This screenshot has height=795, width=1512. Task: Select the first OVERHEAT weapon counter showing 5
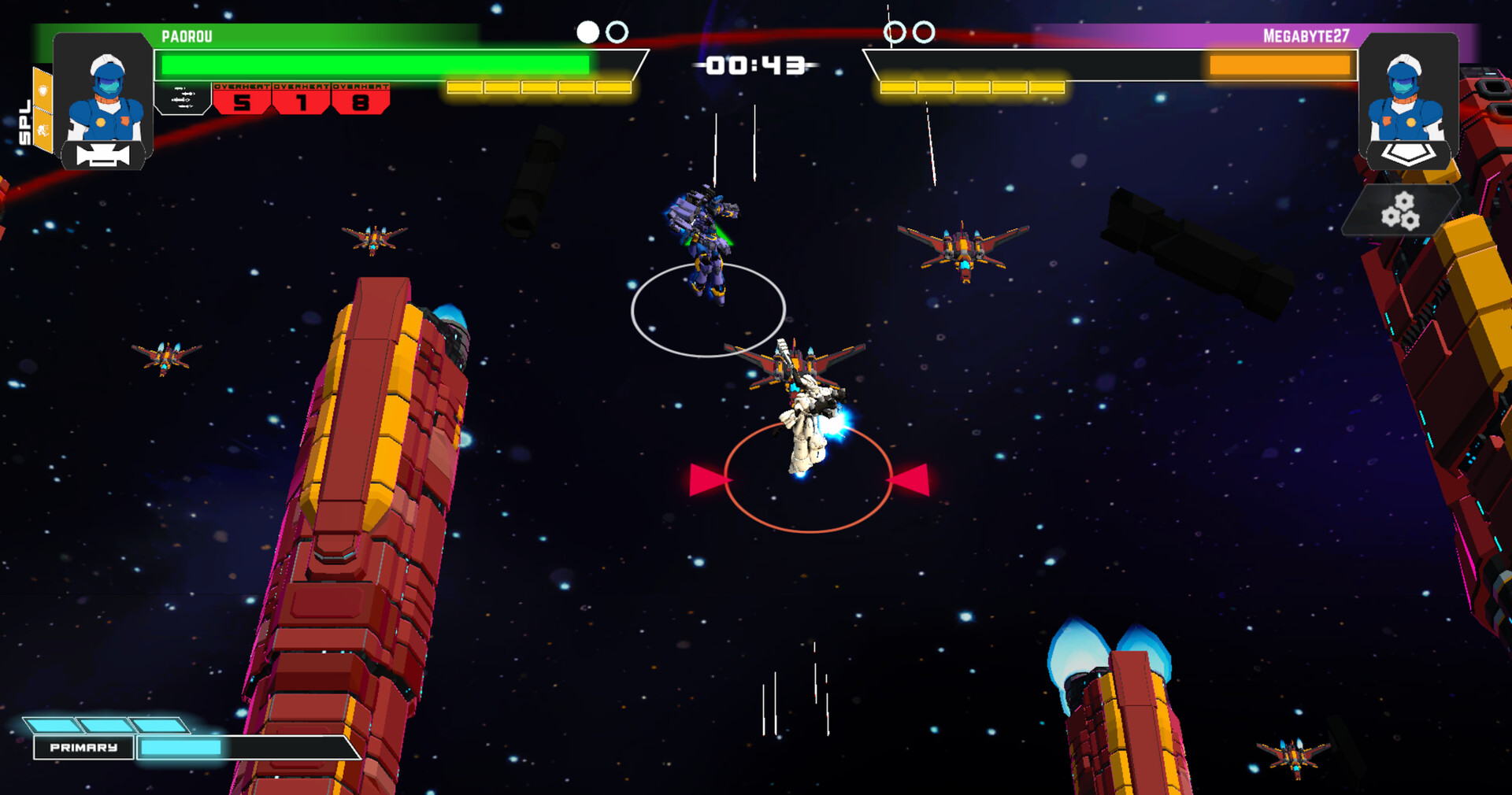pyautogui.click(x=242, y=102)
